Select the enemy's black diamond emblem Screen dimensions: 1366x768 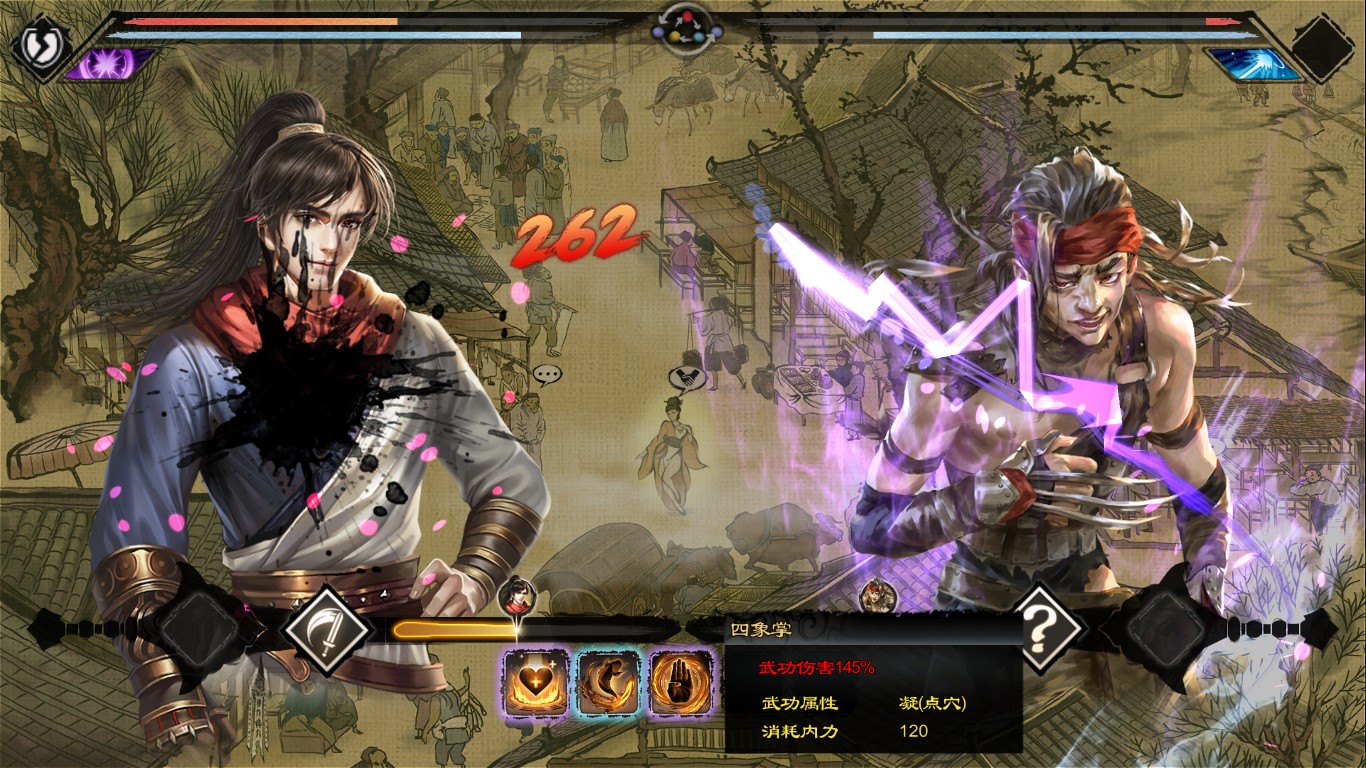(x=1323, y=46)
